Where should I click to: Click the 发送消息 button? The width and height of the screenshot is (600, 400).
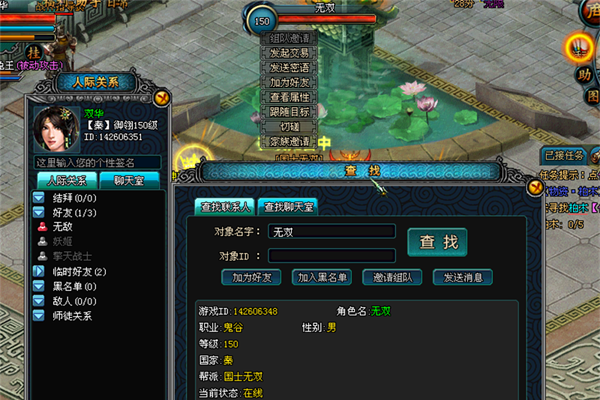click(463, 277)
